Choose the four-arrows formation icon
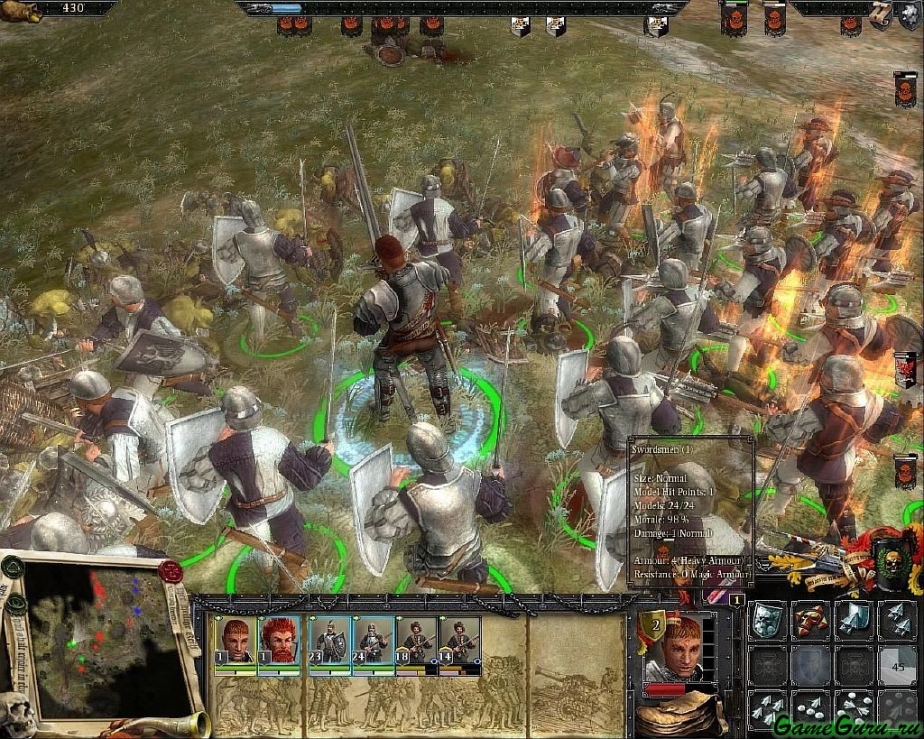The image size is (924, 739). (767, 708)
